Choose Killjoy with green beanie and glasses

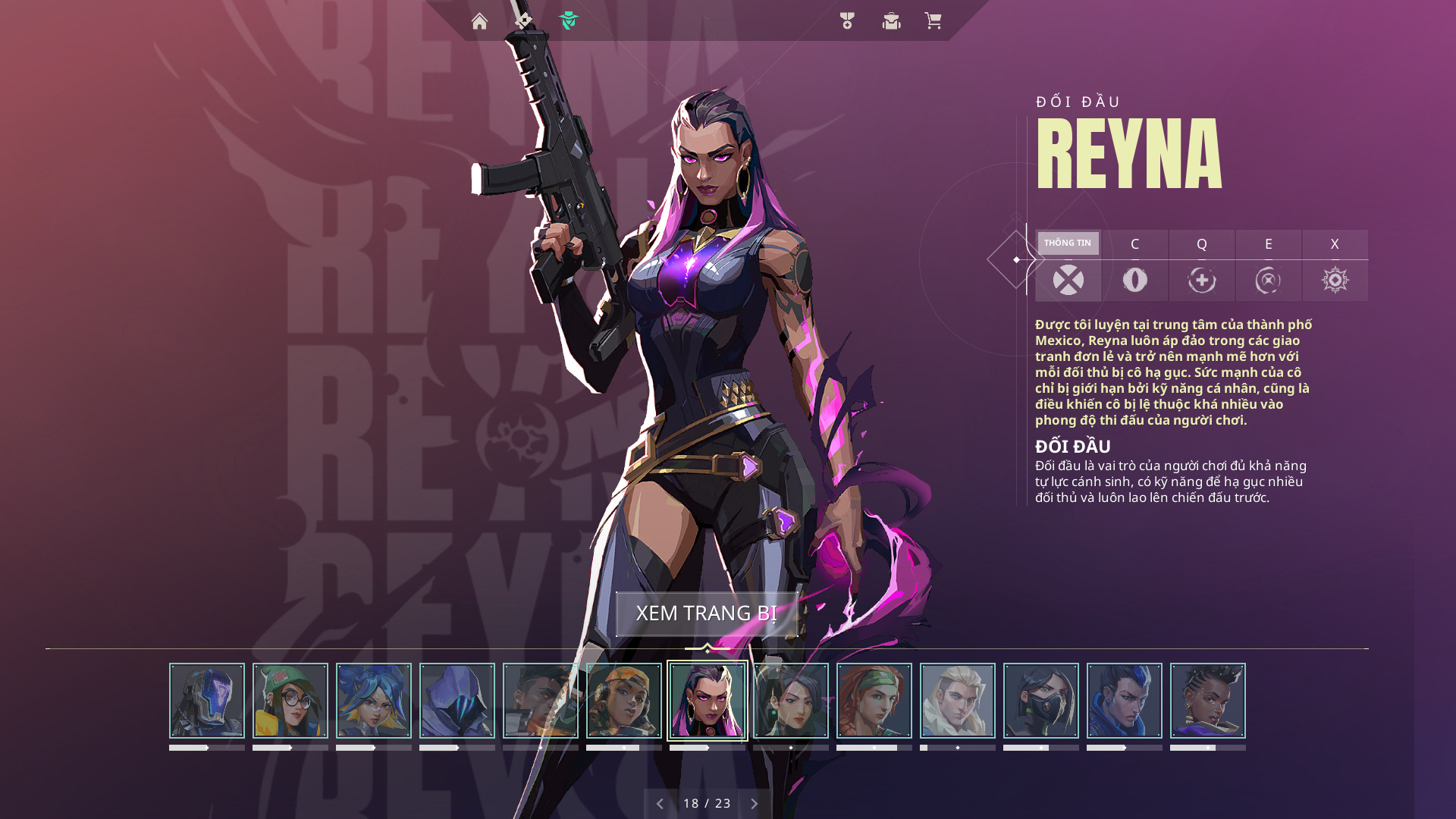point(290,701)
